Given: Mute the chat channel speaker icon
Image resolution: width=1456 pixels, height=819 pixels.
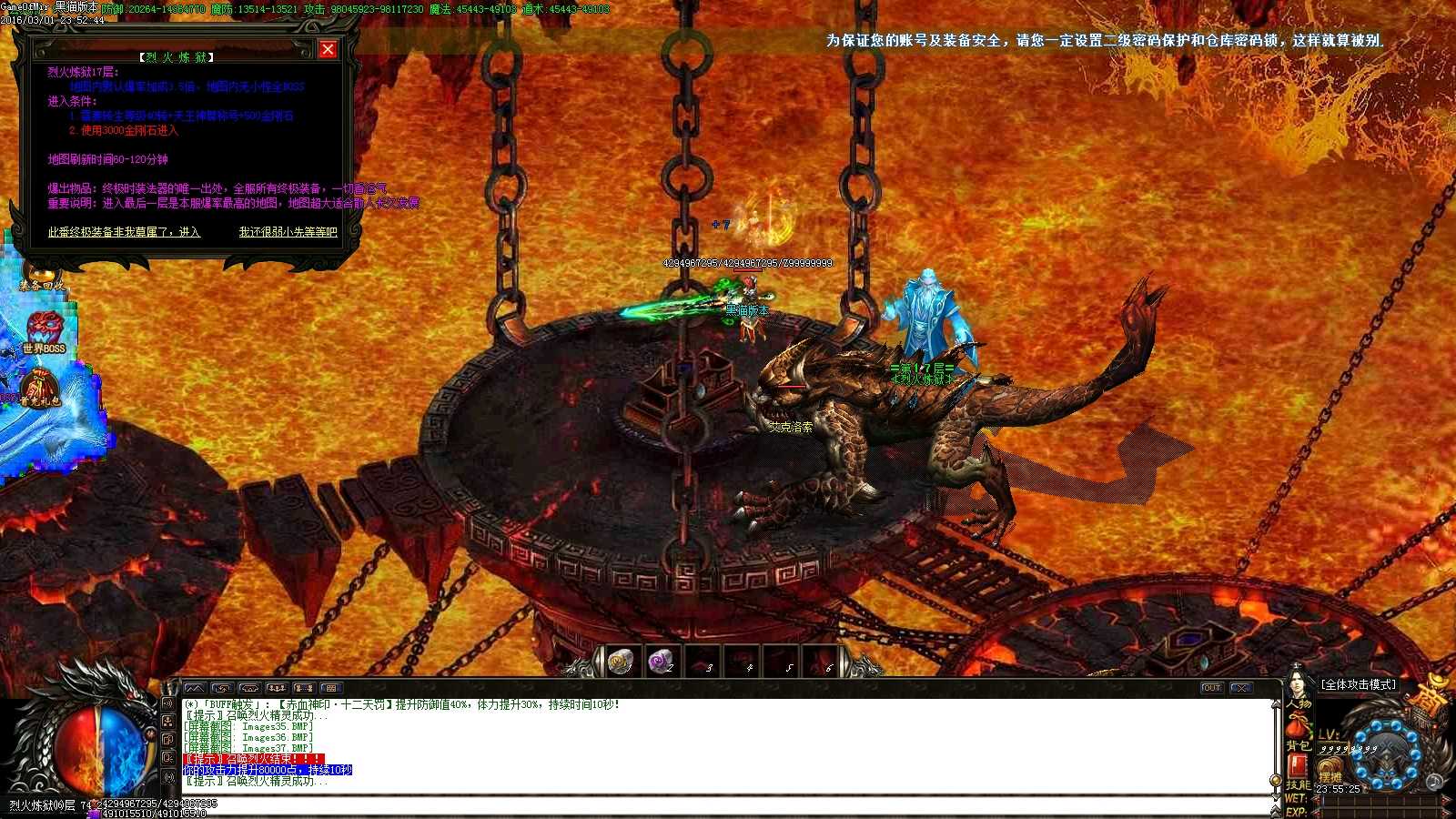Looking at the screenshot, I should click(x=167, y=703).
